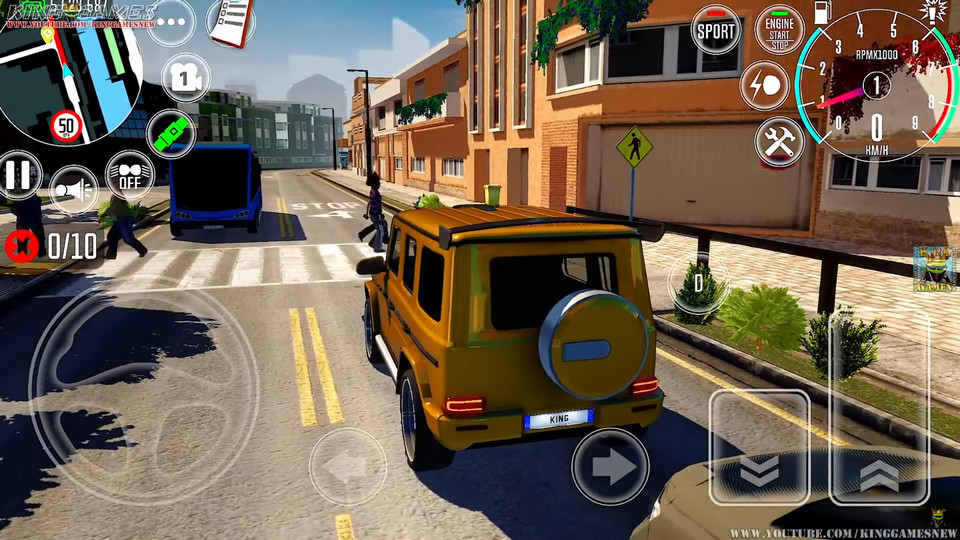Honk the horn button
The width and height of the screenshot is (960, 540).
[x=73, y=189]
